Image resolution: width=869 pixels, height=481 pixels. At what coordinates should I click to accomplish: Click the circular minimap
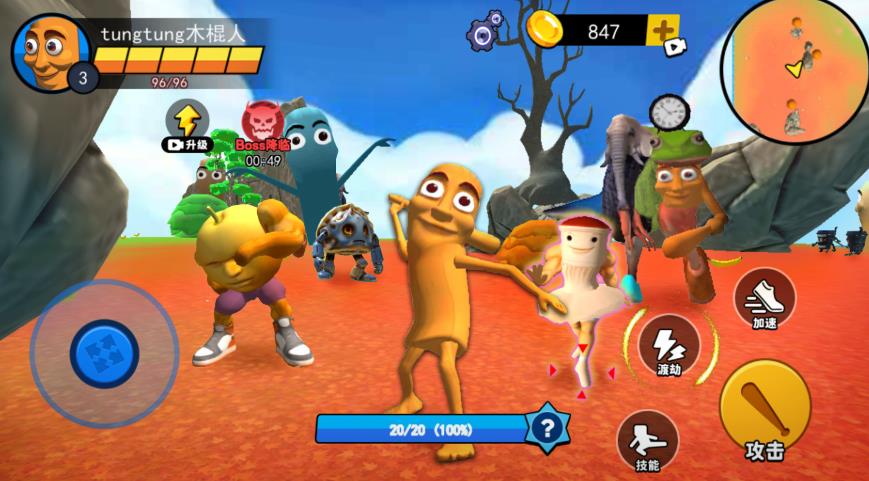coord(794,71)
